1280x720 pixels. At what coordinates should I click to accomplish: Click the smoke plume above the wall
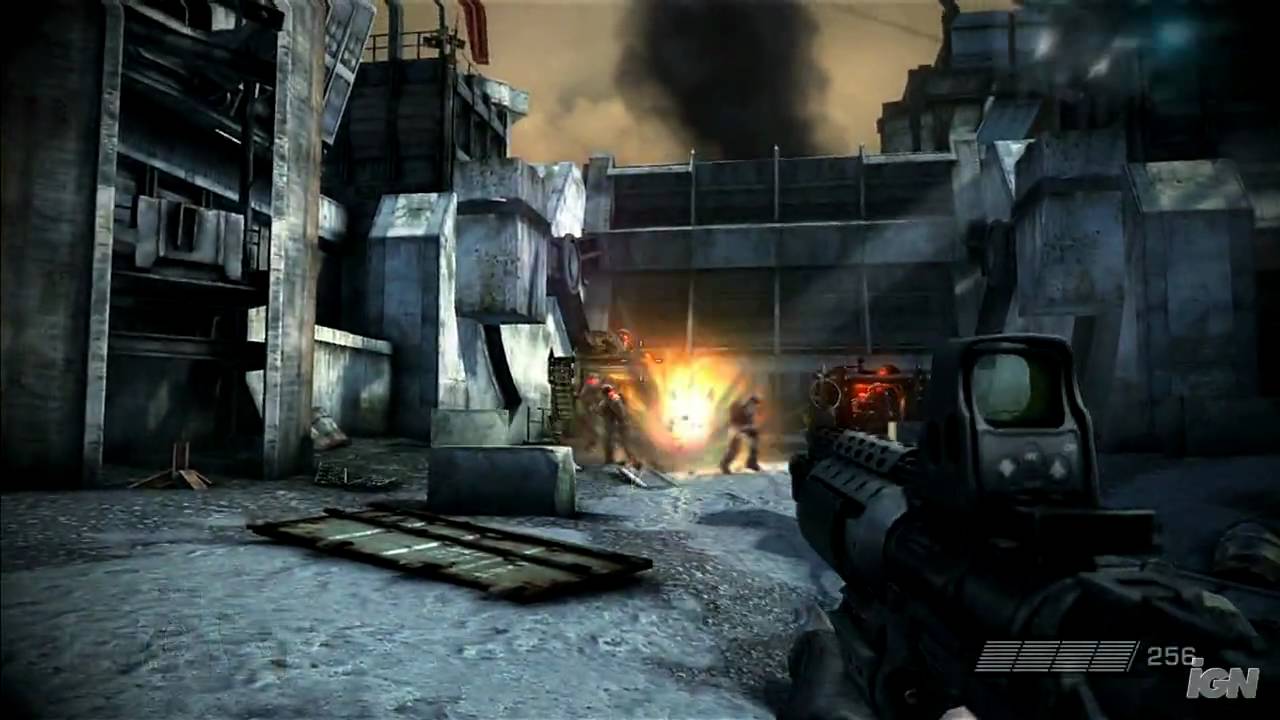(x=720, y=70)
